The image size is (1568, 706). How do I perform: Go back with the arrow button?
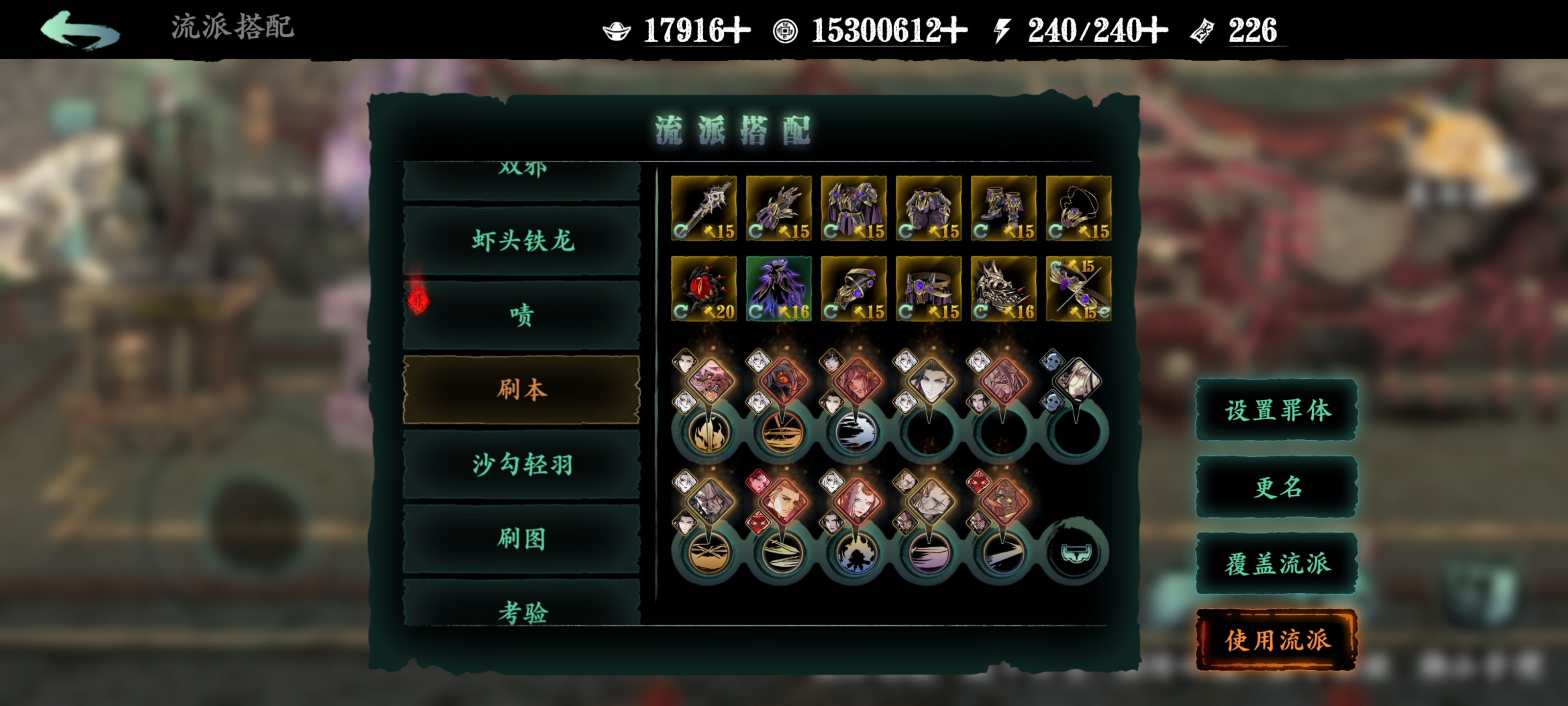[x=80, y=30]
